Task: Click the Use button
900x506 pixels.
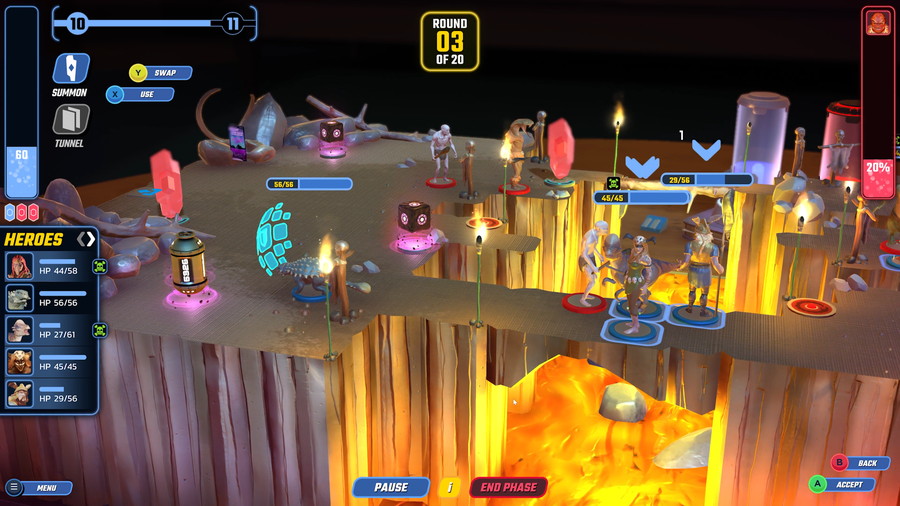Action: 140,94
